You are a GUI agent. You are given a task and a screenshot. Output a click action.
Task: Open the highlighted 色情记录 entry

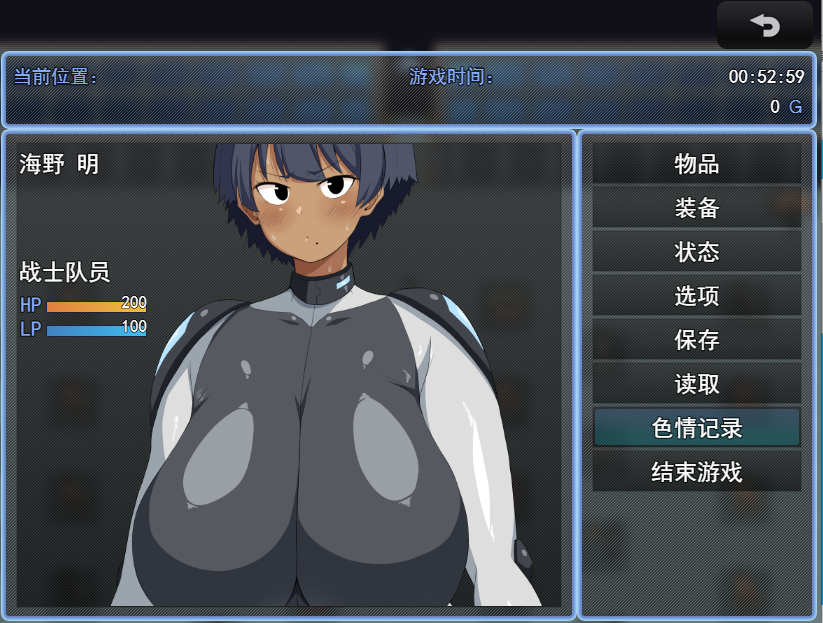696,428
